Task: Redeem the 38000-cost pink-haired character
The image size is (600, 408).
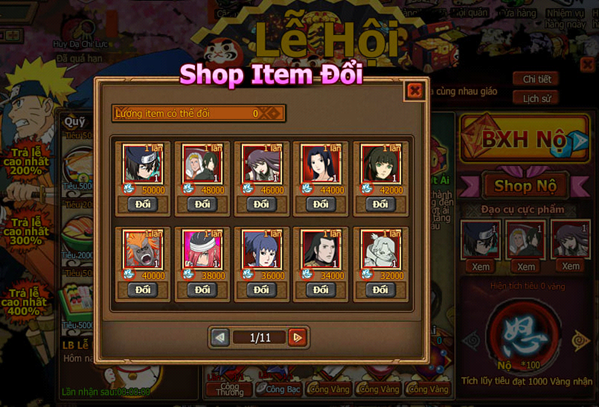Action: 203,290
